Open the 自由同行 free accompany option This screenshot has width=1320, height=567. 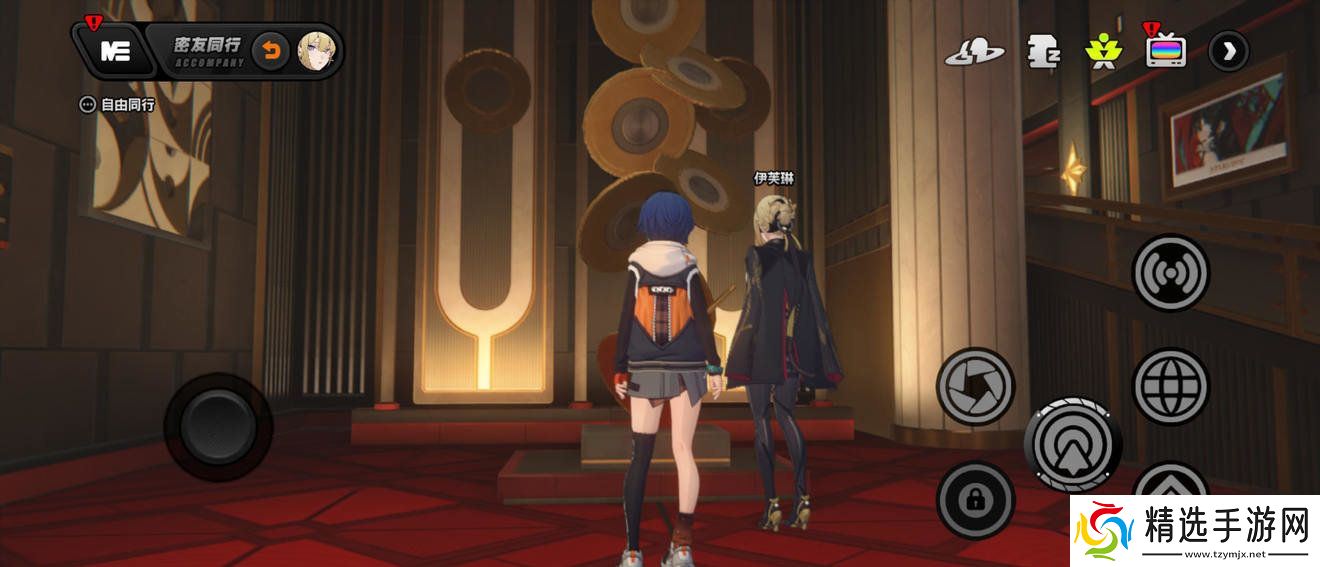119,104
